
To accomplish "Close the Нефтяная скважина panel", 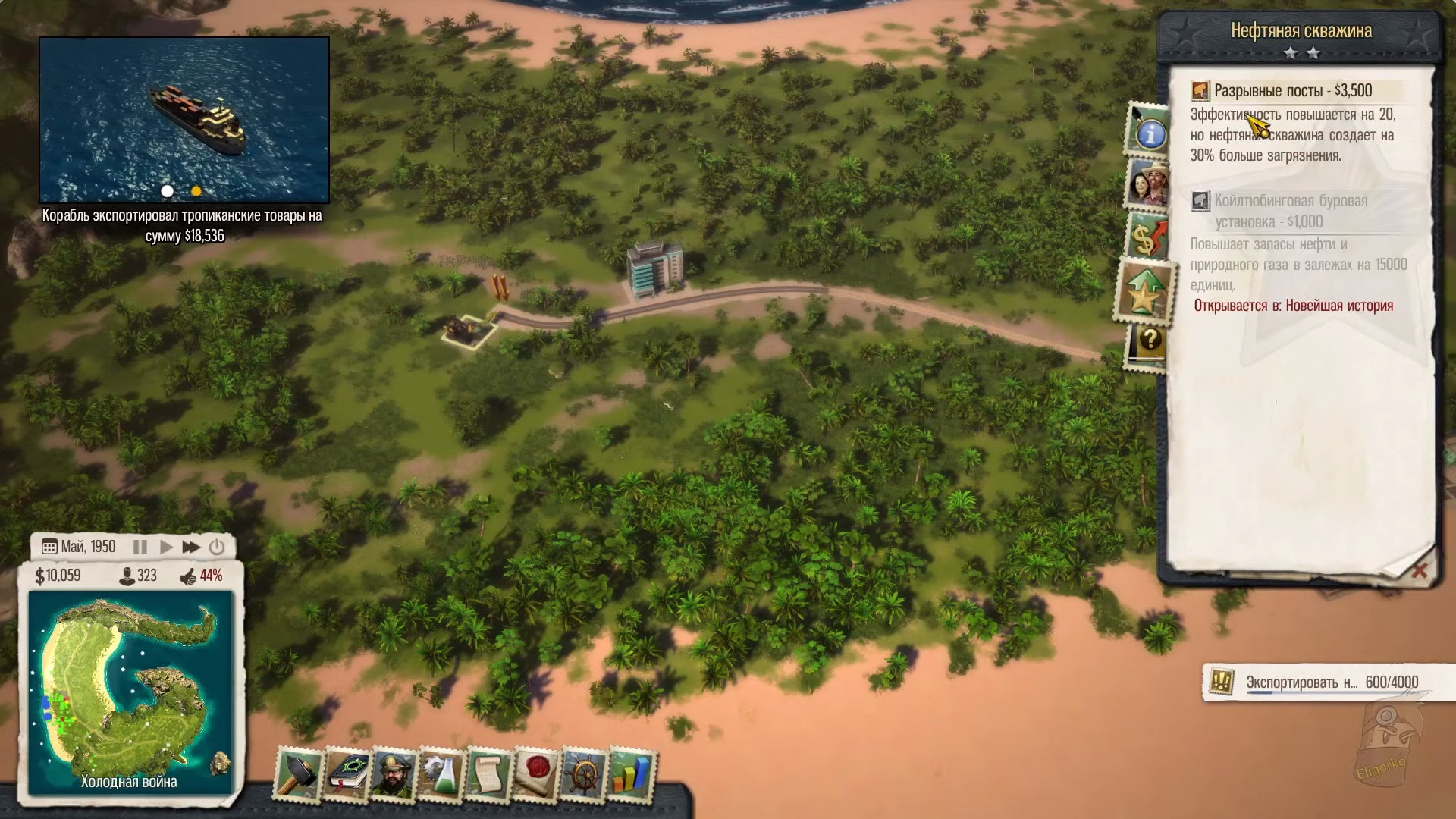I will tap(1419, 570).
